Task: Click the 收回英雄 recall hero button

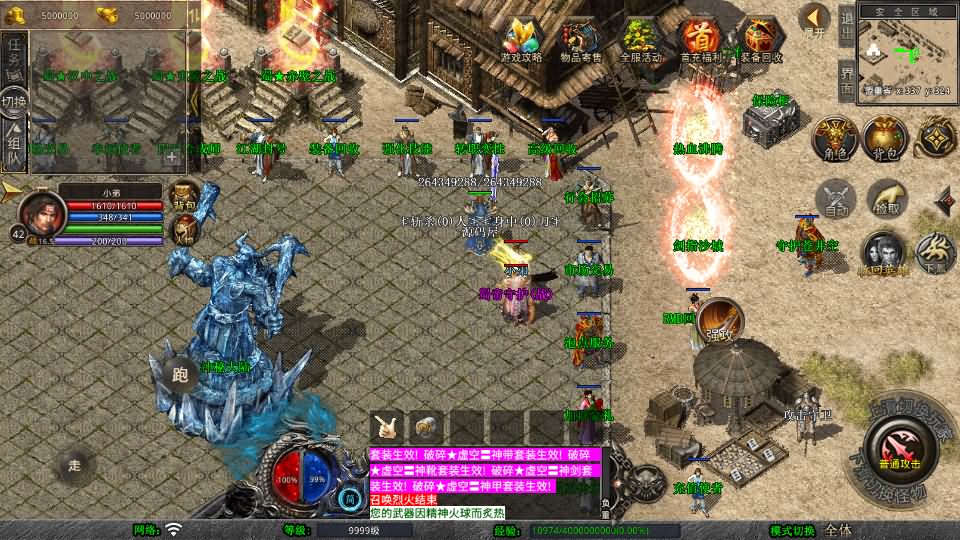Action: point(882,254)
